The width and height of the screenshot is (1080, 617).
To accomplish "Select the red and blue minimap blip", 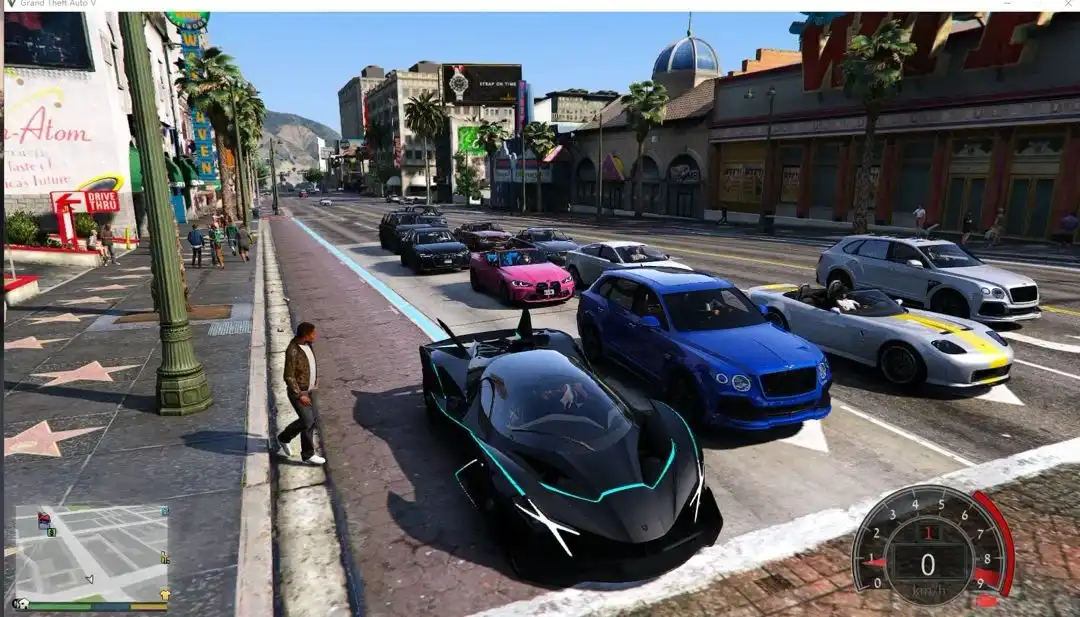I will [x=44, y=520].
